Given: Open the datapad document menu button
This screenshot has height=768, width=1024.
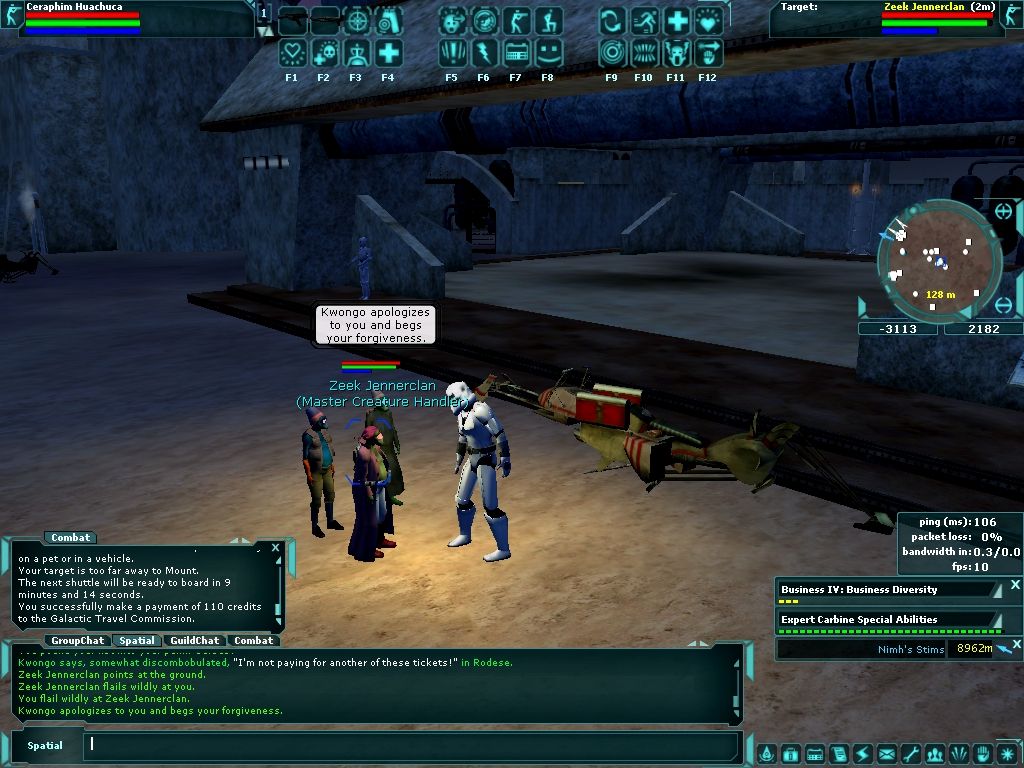Looking at the screenshot, I should tap(838, 754).
